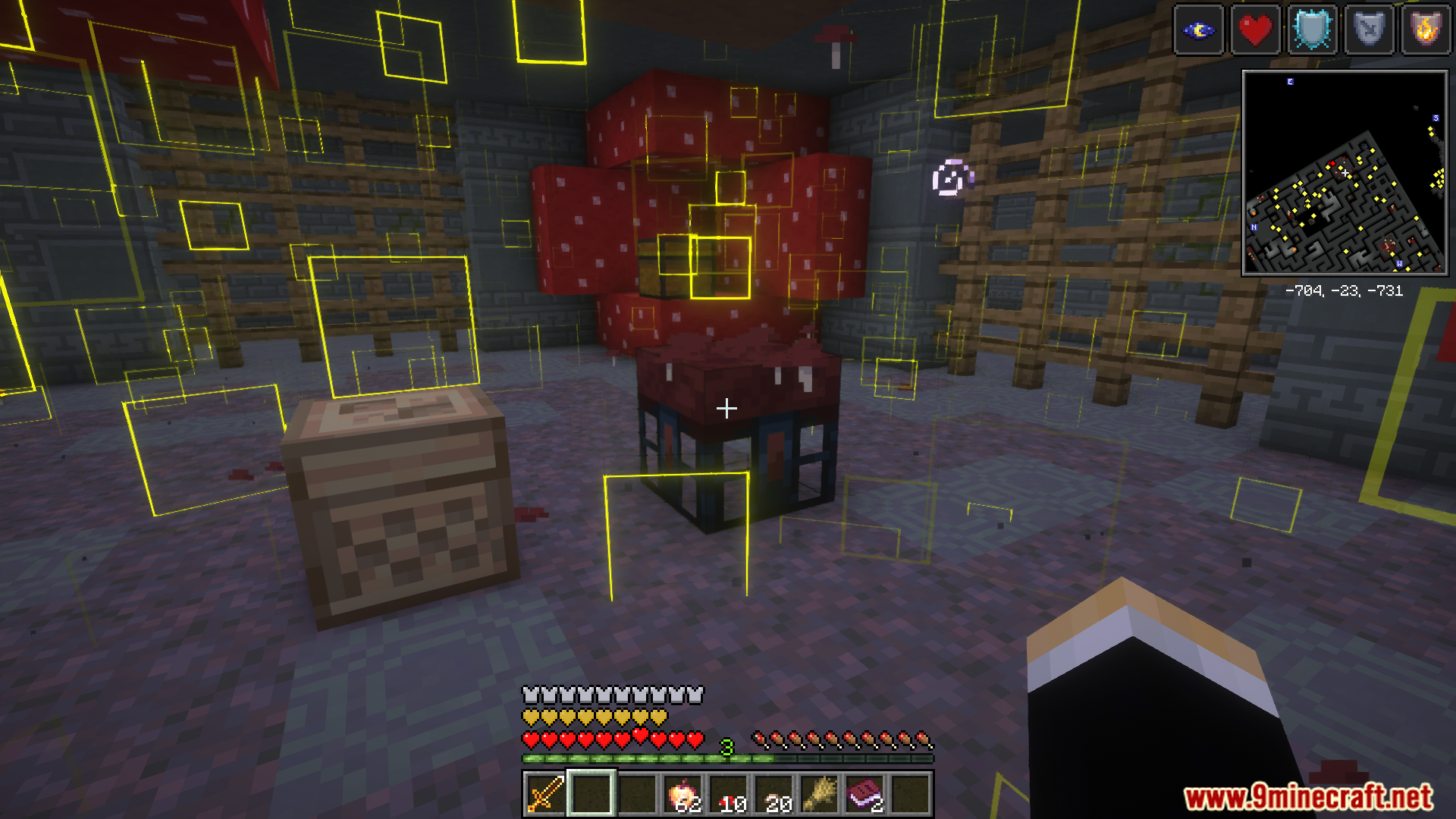Click the red heart effect icon

coord(1256,30)
